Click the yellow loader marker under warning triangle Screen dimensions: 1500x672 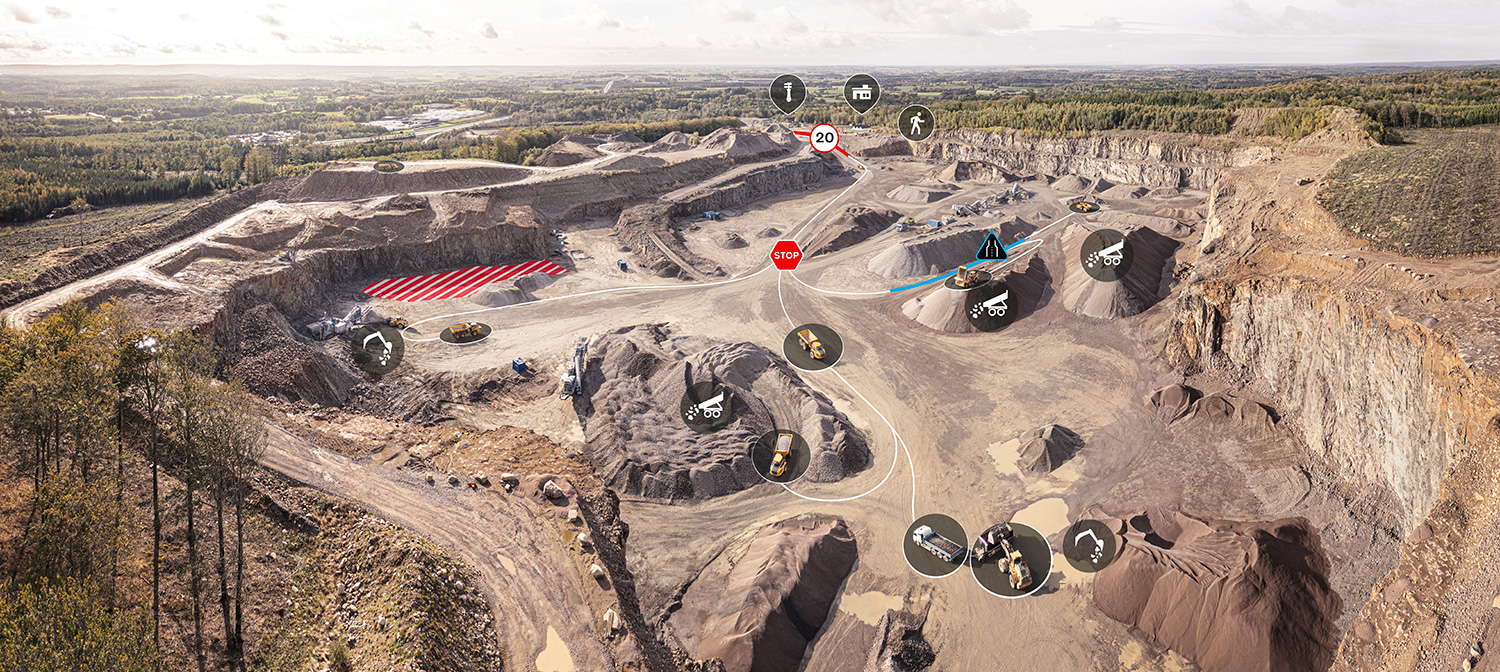(x=968, y=278)
